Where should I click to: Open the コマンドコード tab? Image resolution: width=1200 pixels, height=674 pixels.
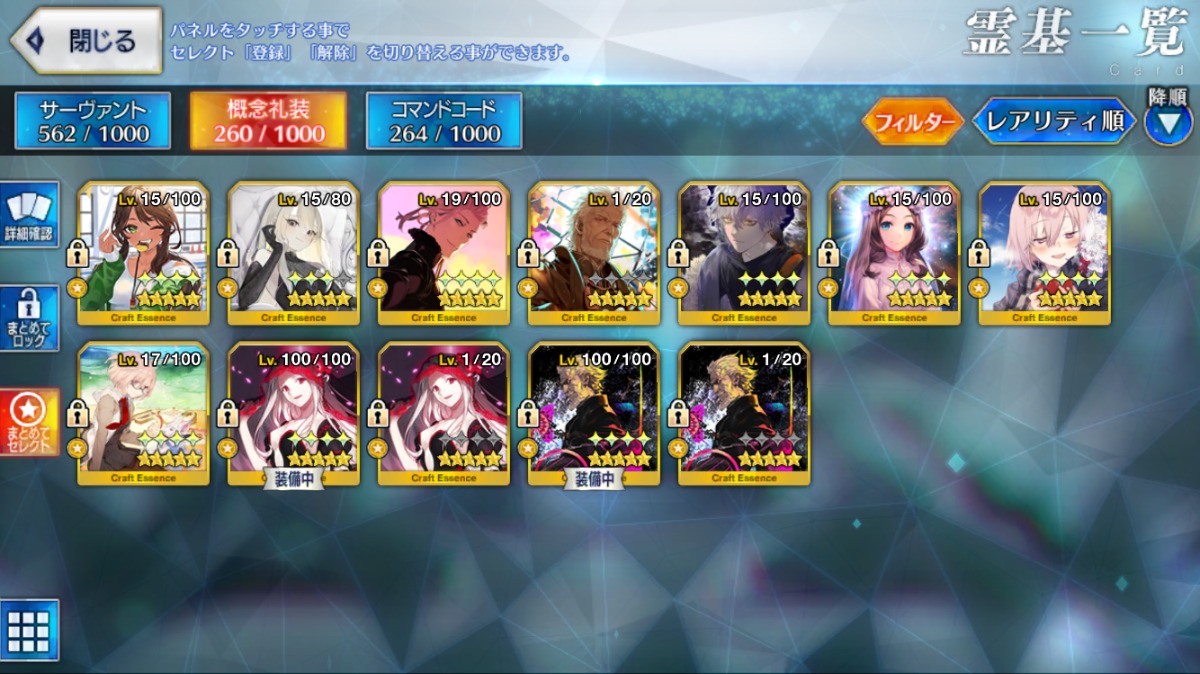click(444, 121)
